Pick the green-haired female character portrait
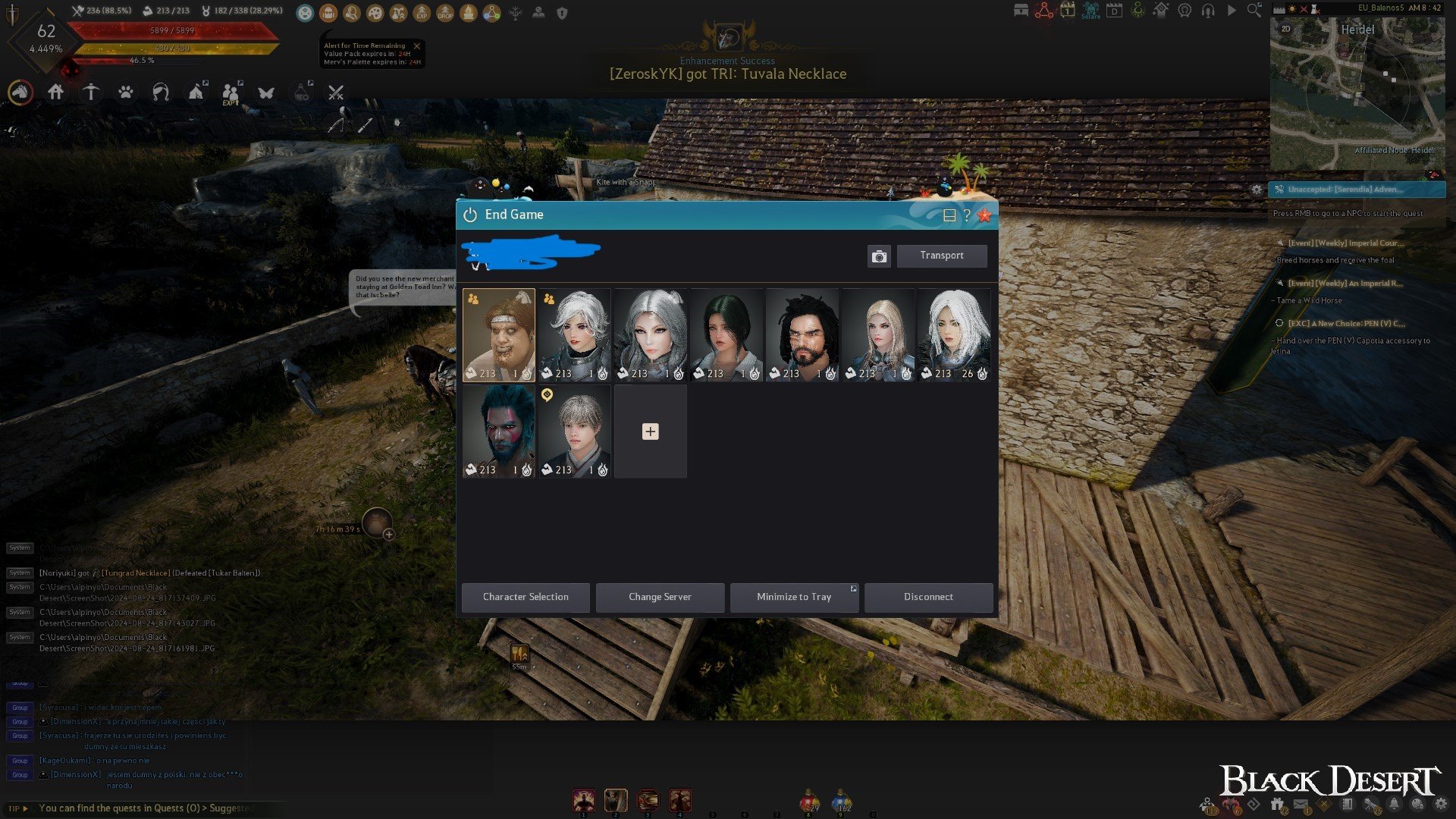Image resolution: width=1456 pixels, height=819 pixels. (726, 334)
